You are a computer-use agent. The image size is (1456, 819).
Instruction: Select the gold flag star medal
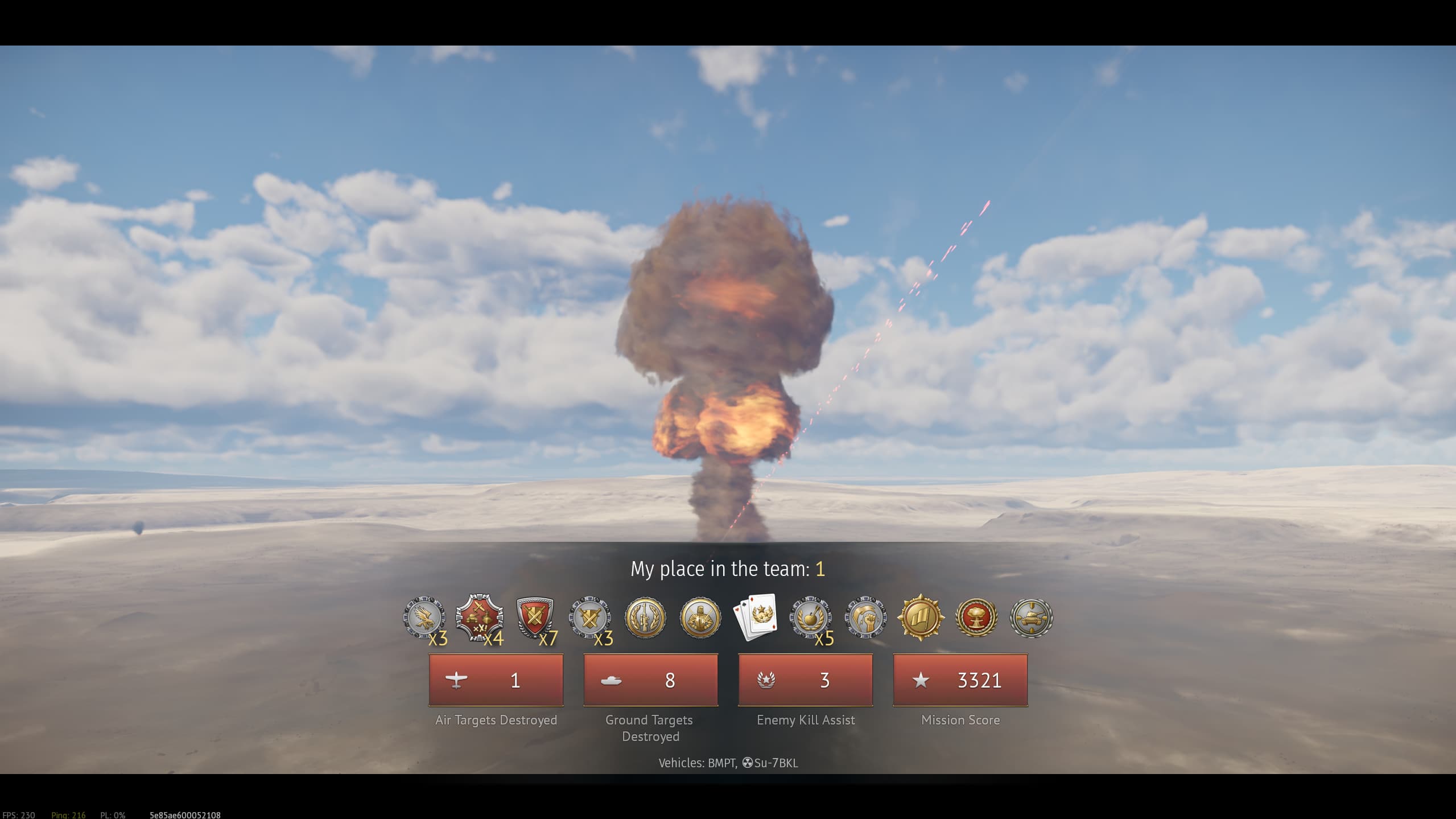(x=921, y=618)
